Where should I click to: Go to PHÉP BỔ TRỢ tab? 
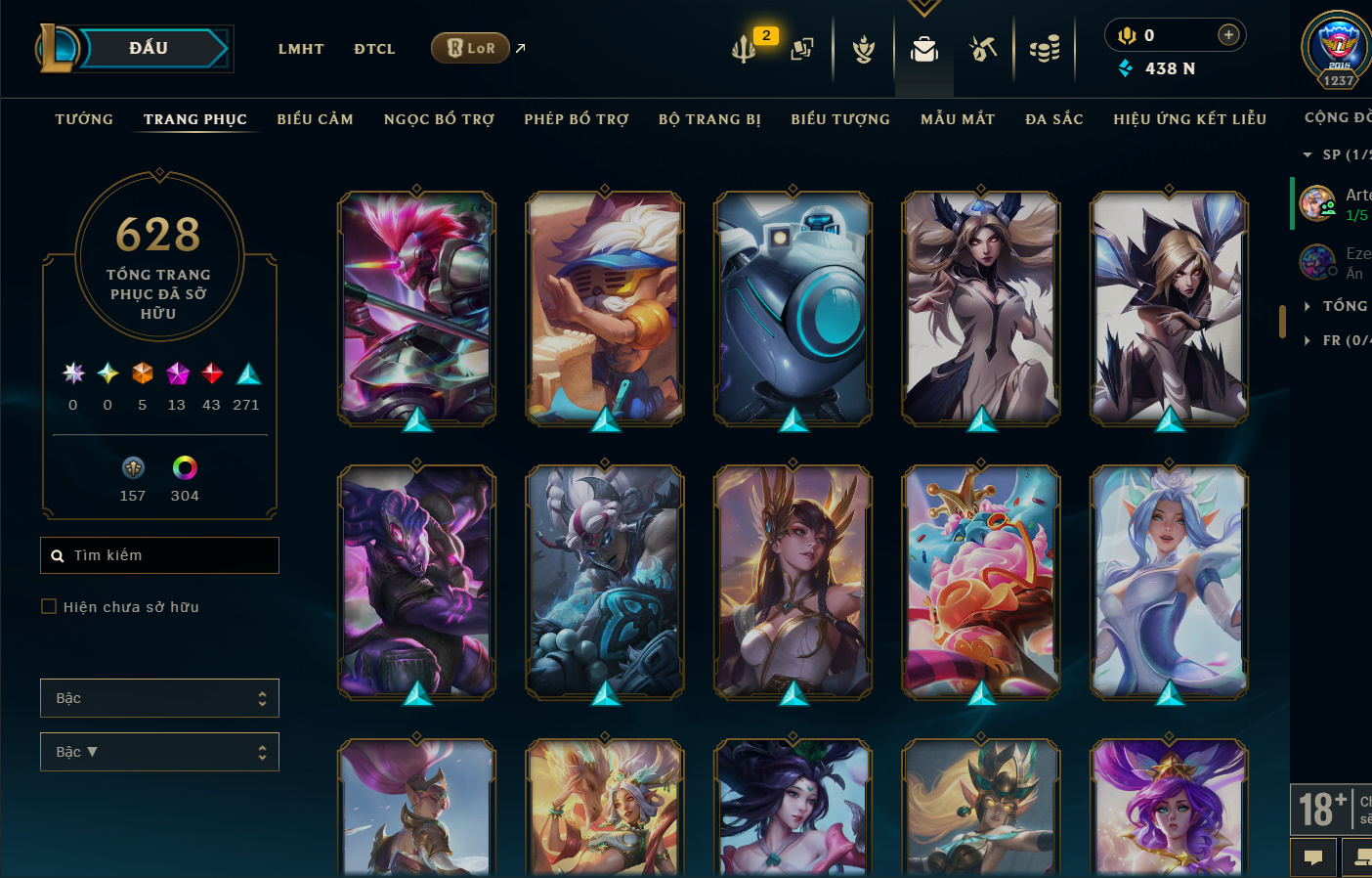coord(577,119)
